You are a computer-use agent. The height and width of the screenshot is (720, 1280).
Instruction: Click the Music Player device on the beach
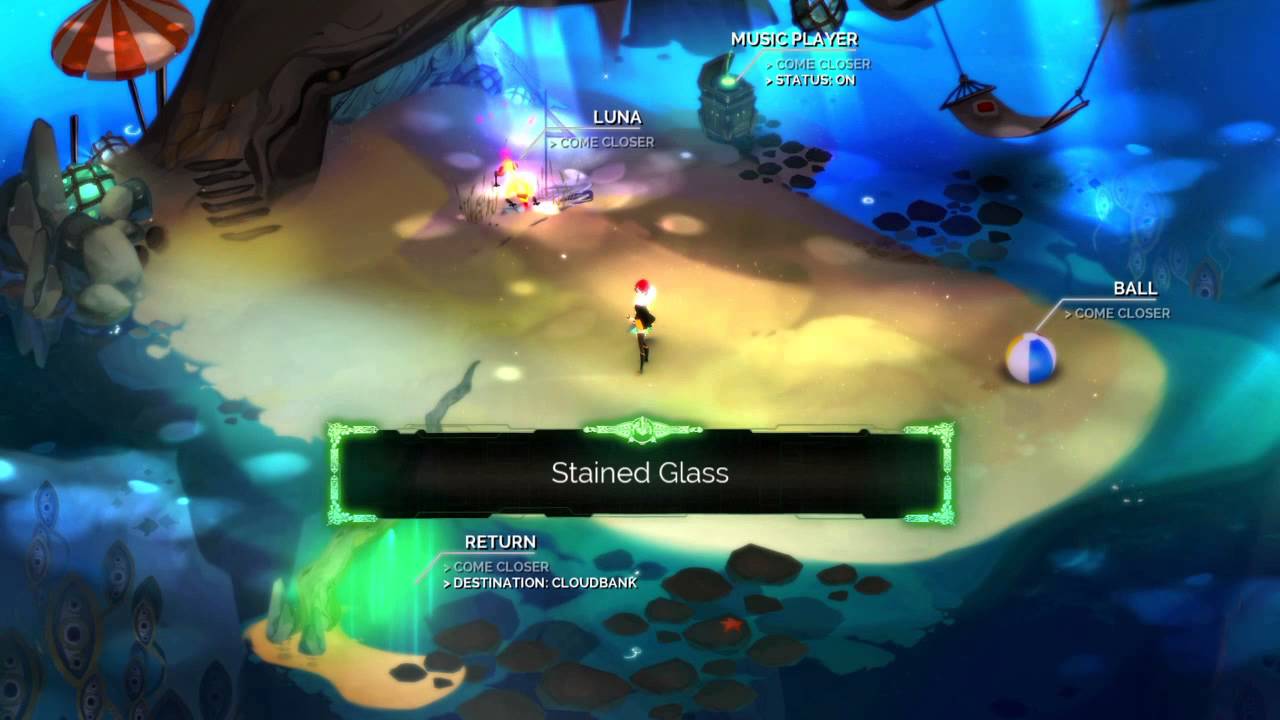coord(728,95)
